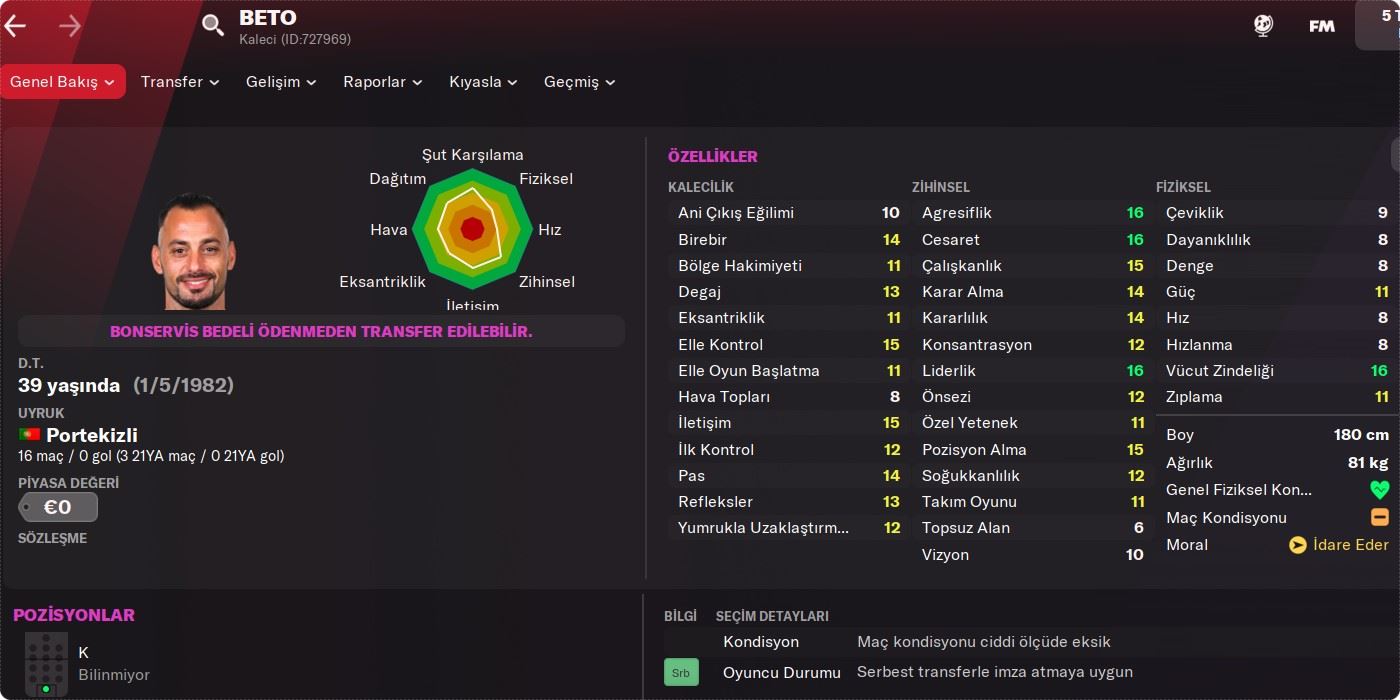Image resolution: width=1400 pixels, height=700 pixels.
Task: Click the free transfer notice banner
Action: 321,331
